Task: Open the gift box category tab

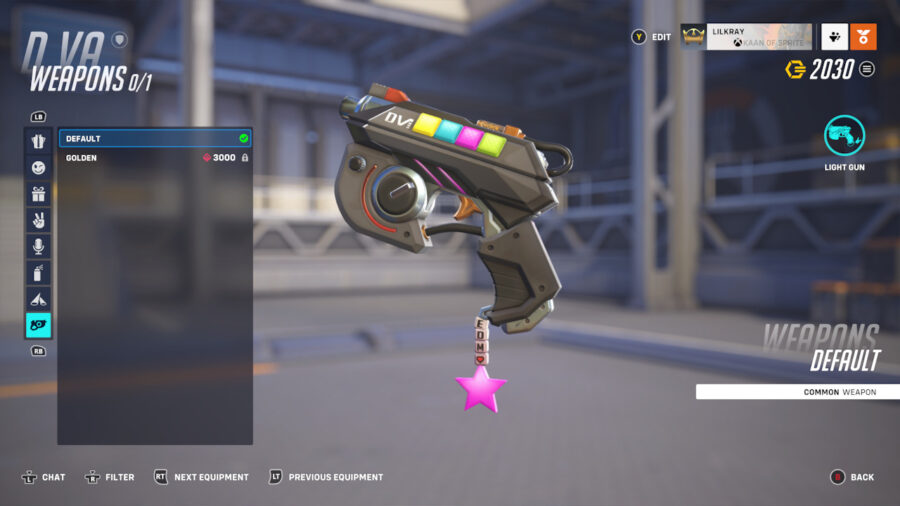Action: tap(38, 194)
